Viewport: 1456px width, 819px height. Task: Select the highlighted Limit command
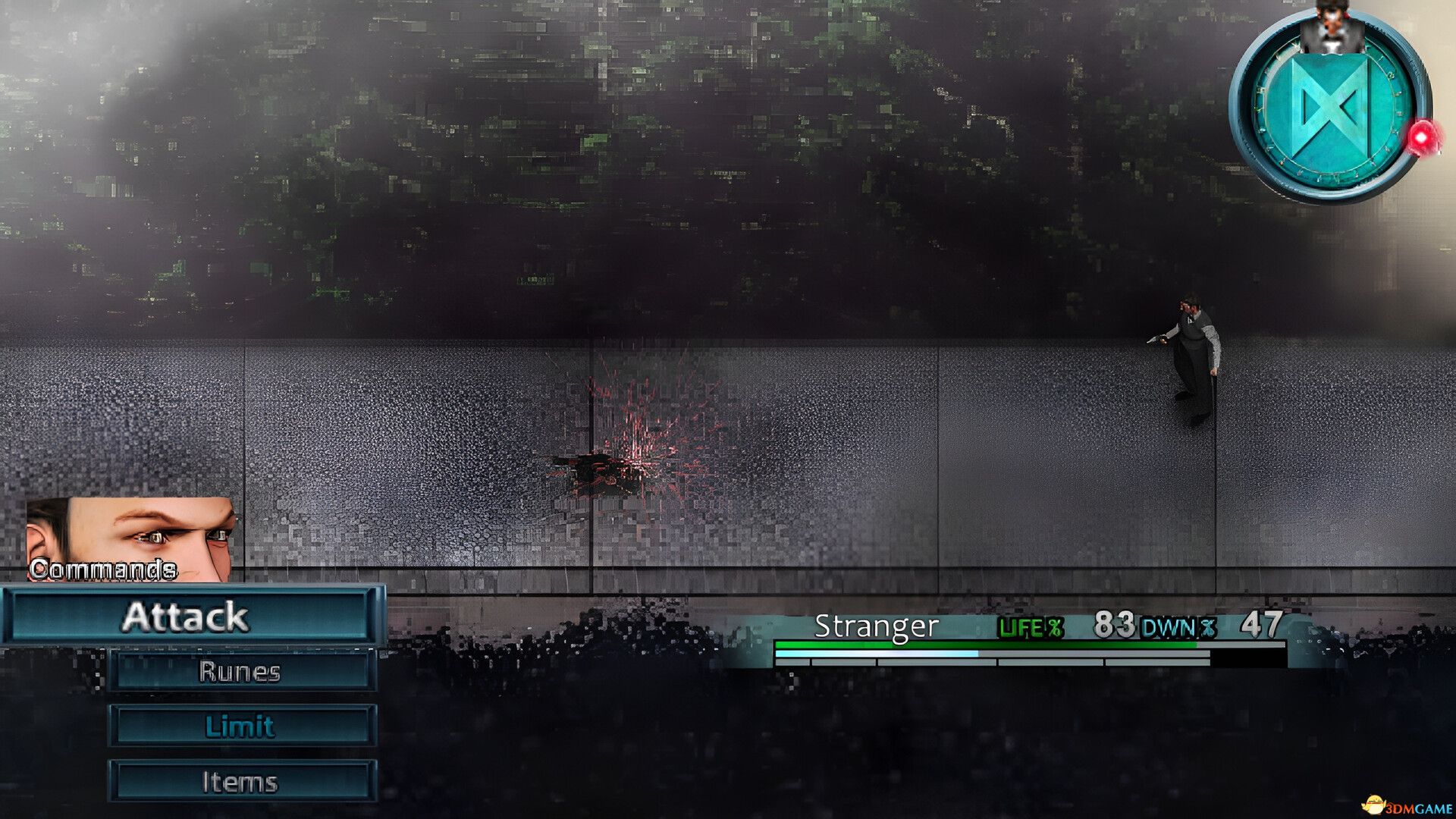pos(241,725)
